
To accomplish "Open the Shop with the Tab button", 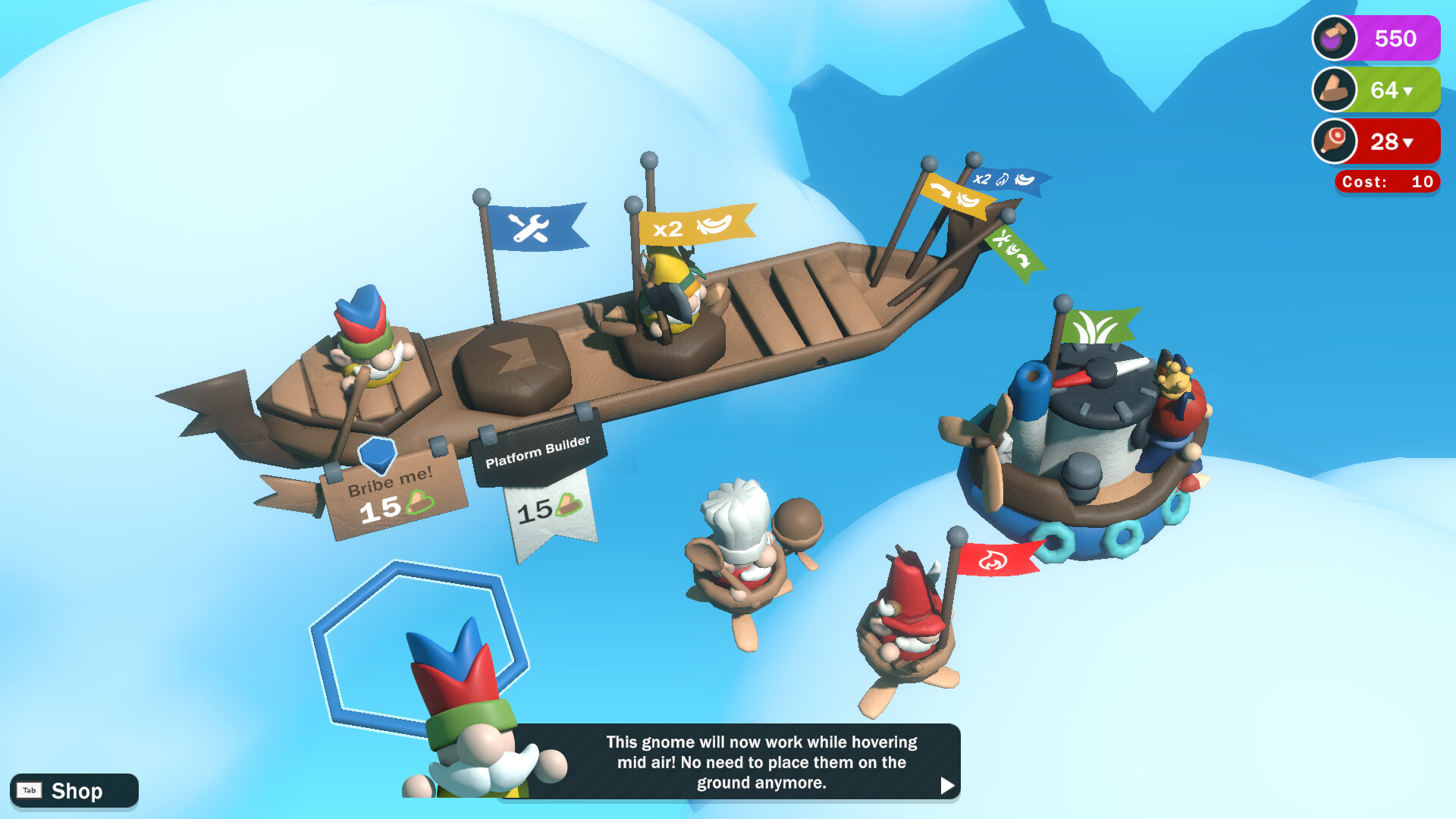I will (x=30, y=791).
